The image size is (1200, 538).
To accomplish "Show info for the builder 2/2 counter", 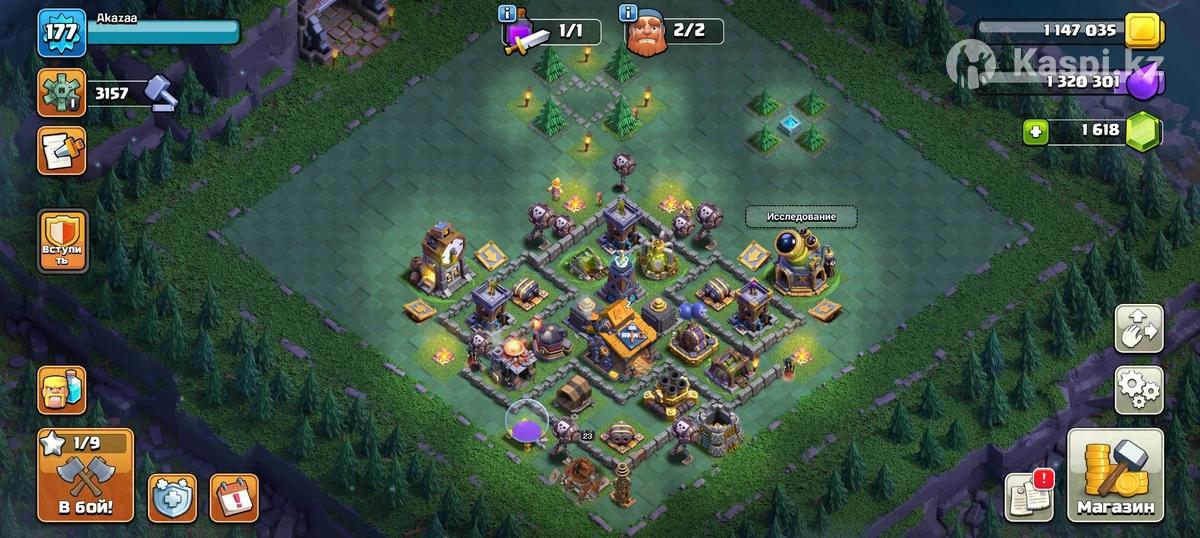I will [x=628, y=13].
